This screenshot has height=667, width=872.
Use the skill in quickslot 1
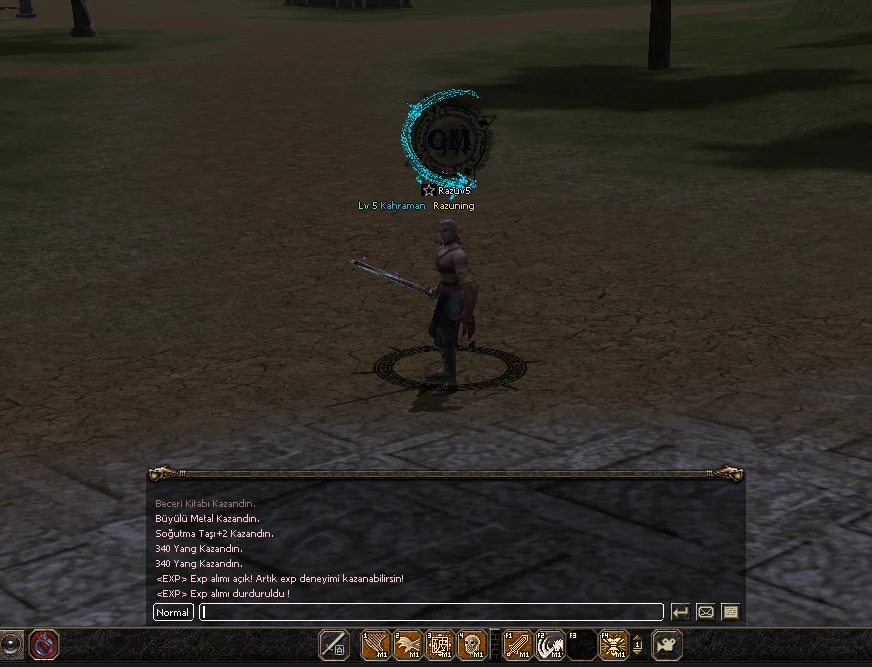point(375,645)
